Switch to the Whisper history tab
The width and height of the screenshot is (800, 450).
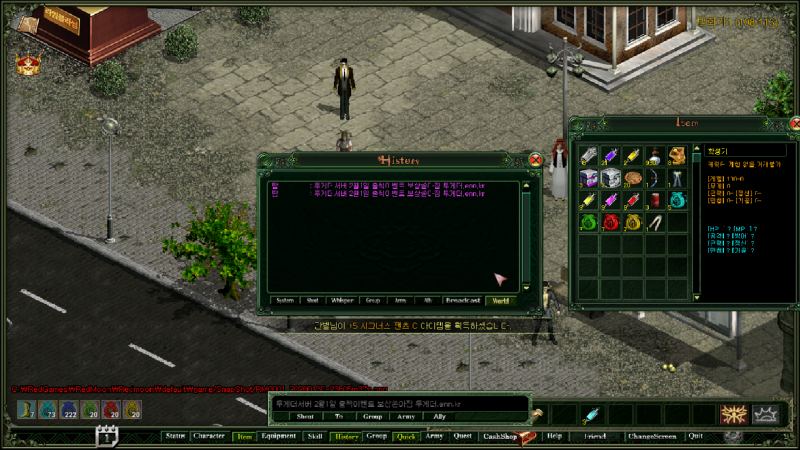click(342, 300)
